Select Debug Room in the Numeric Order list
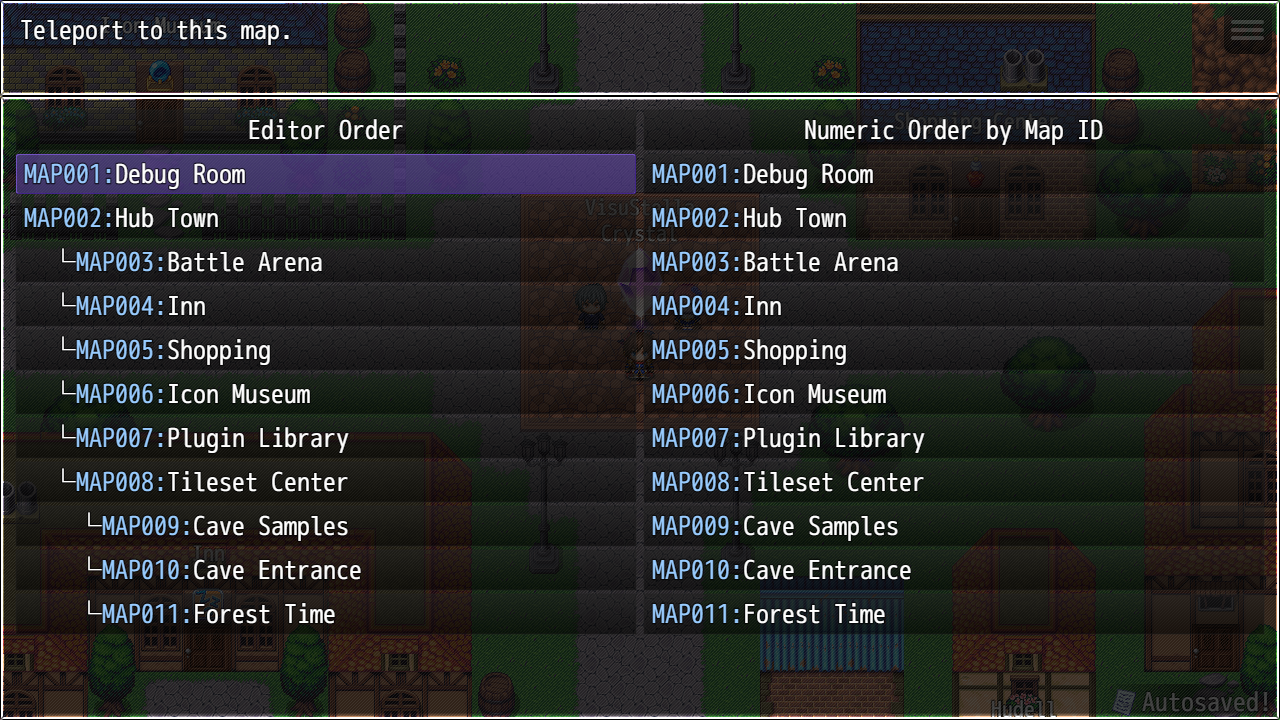This screenshot has width=1280, height=720. [x=954, y=175]
